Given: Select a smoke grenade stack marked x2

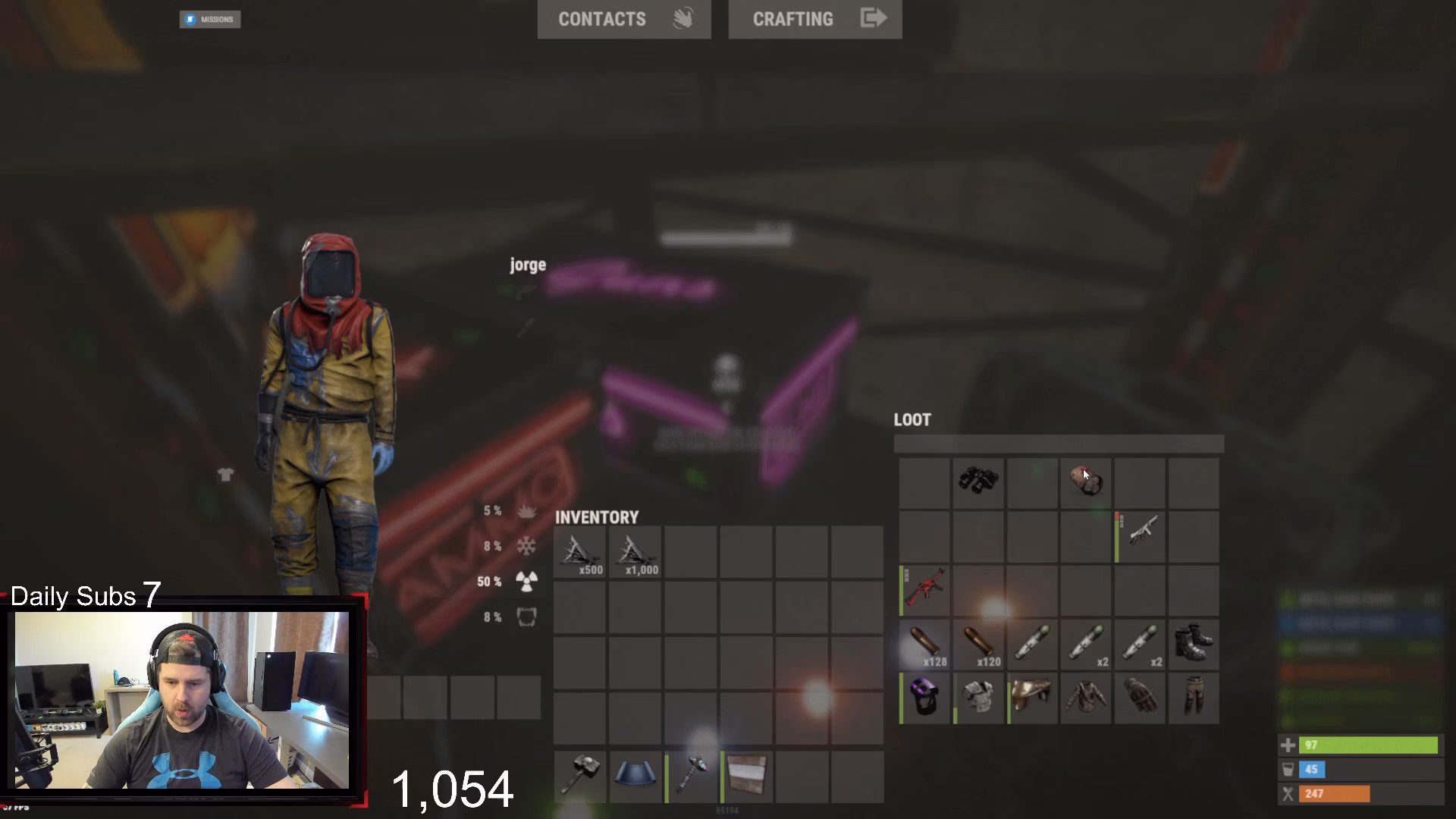Looking at the screenshot, I should click(1084, 644).
